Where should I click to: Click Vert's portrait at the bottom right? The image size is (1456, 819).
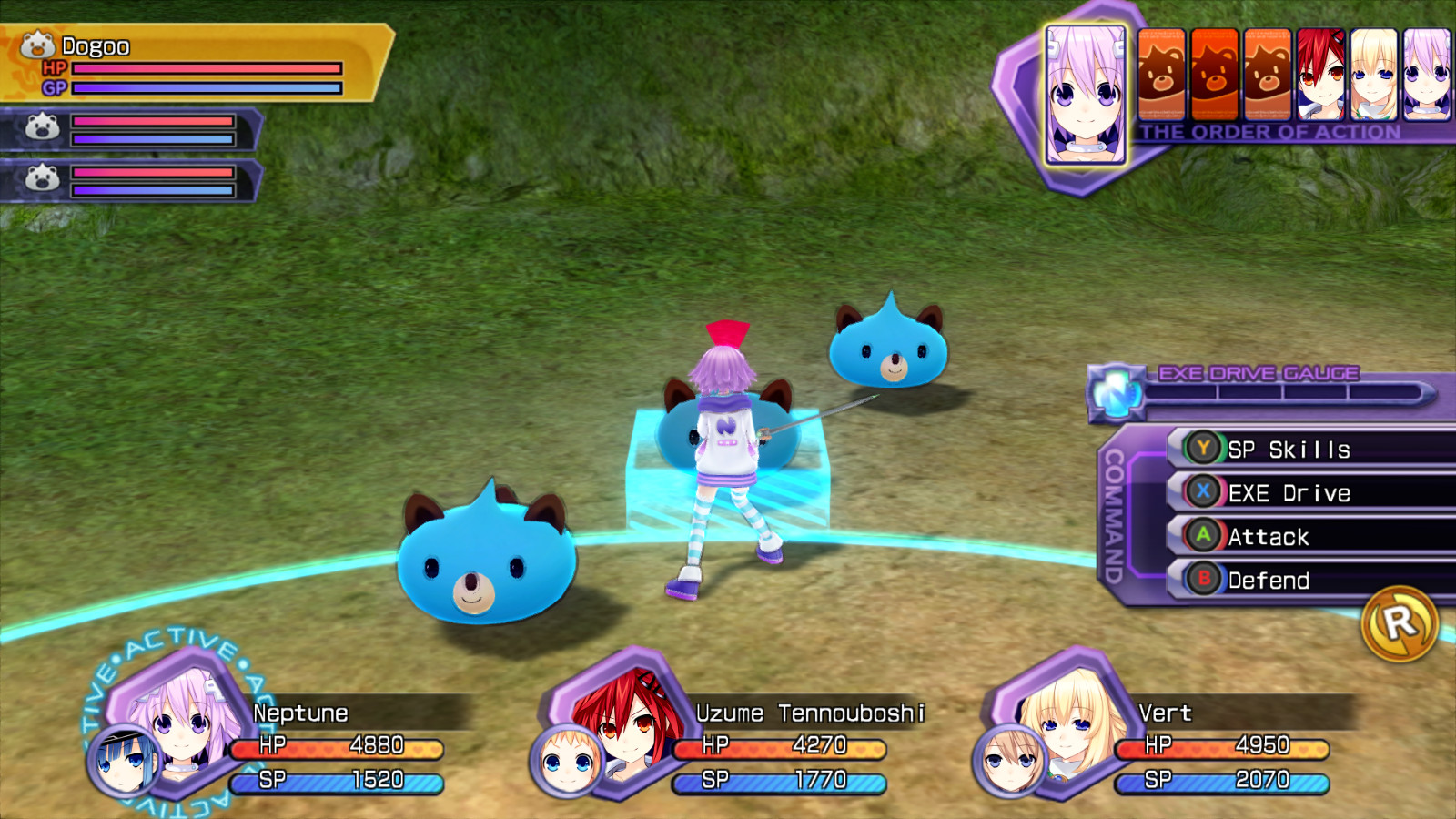pos(1069,723)
